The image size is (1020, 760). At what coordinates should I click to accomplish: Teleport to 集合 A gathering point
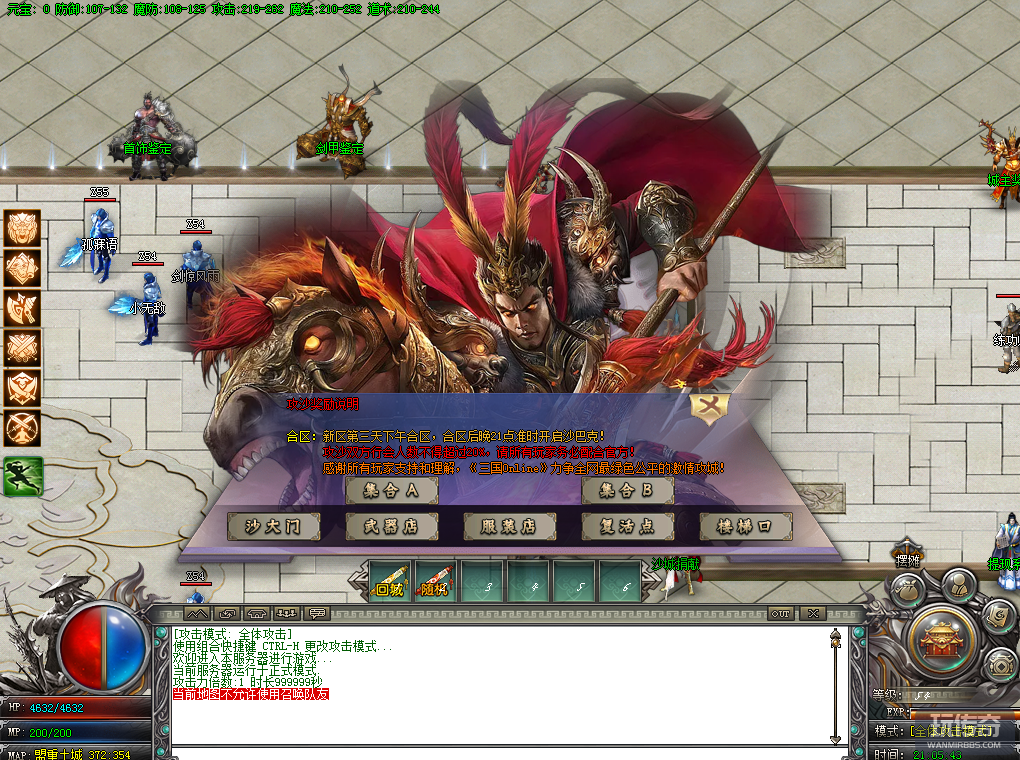[x=391, y=491]
